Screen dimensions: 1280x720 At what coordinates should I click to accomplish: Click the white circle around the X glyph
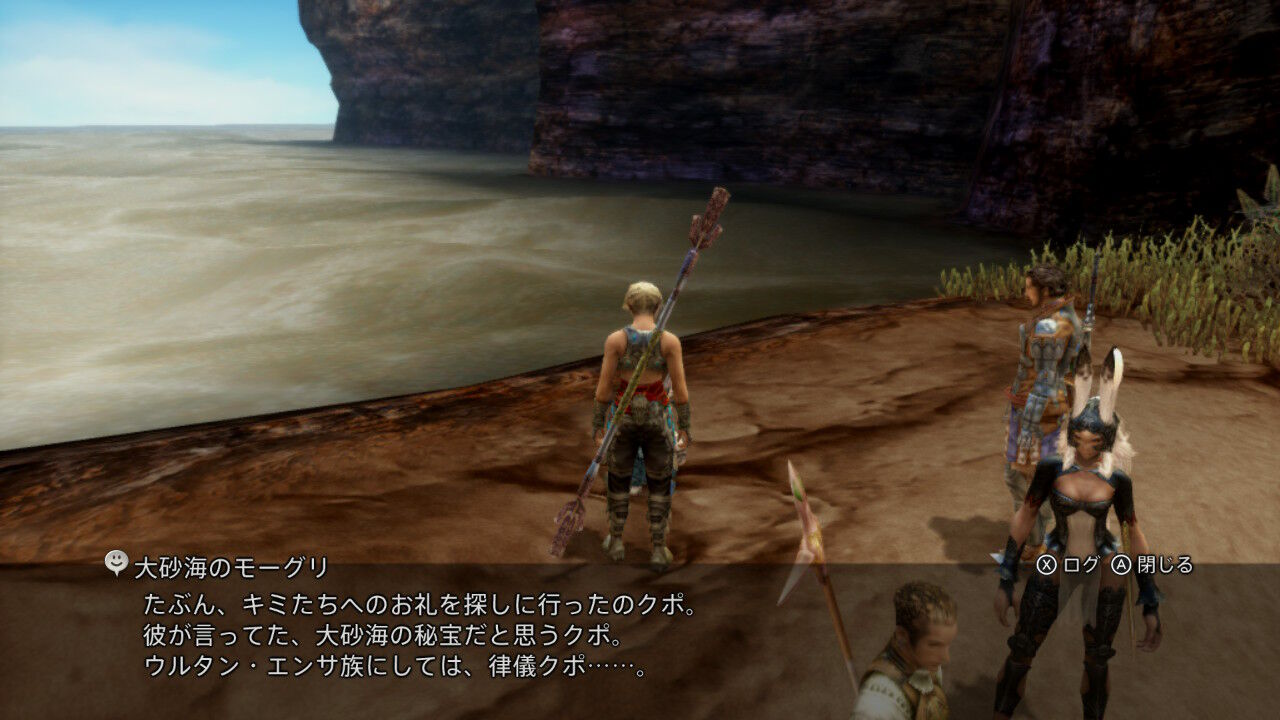pyautogui.click(x=1047, y=562)
